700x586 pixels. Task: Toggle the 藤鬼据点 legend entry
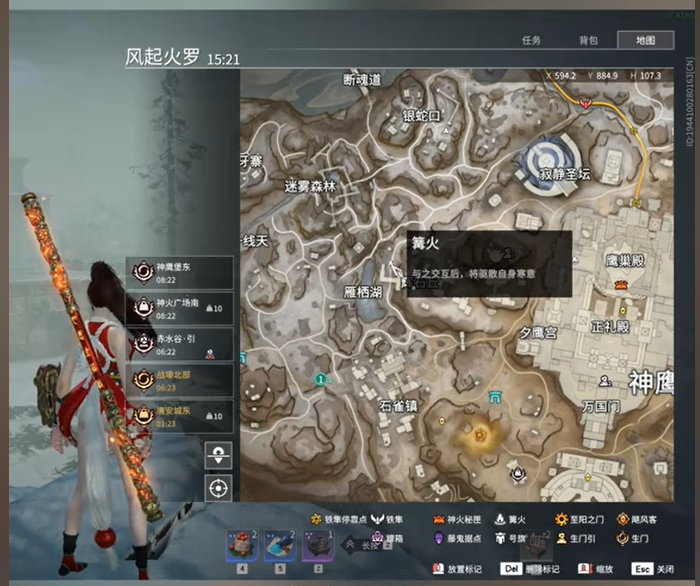pyautogui.click(x=463, y=538)
